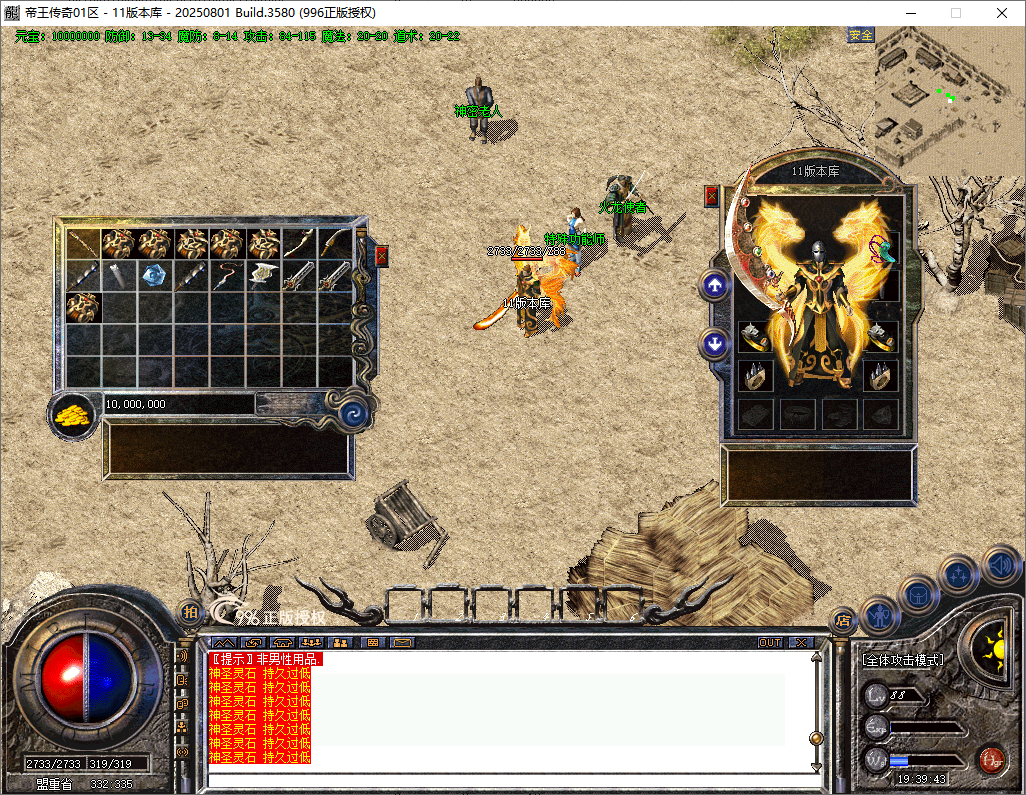1026x795 pixels.
Task: Maximize the game window
Action: coord(956,13)
